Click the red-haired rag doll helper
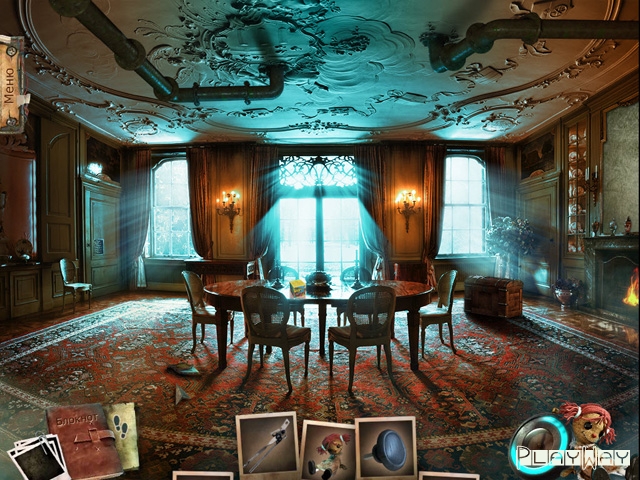The image size is (640, 480). click(x=590, y=432)
